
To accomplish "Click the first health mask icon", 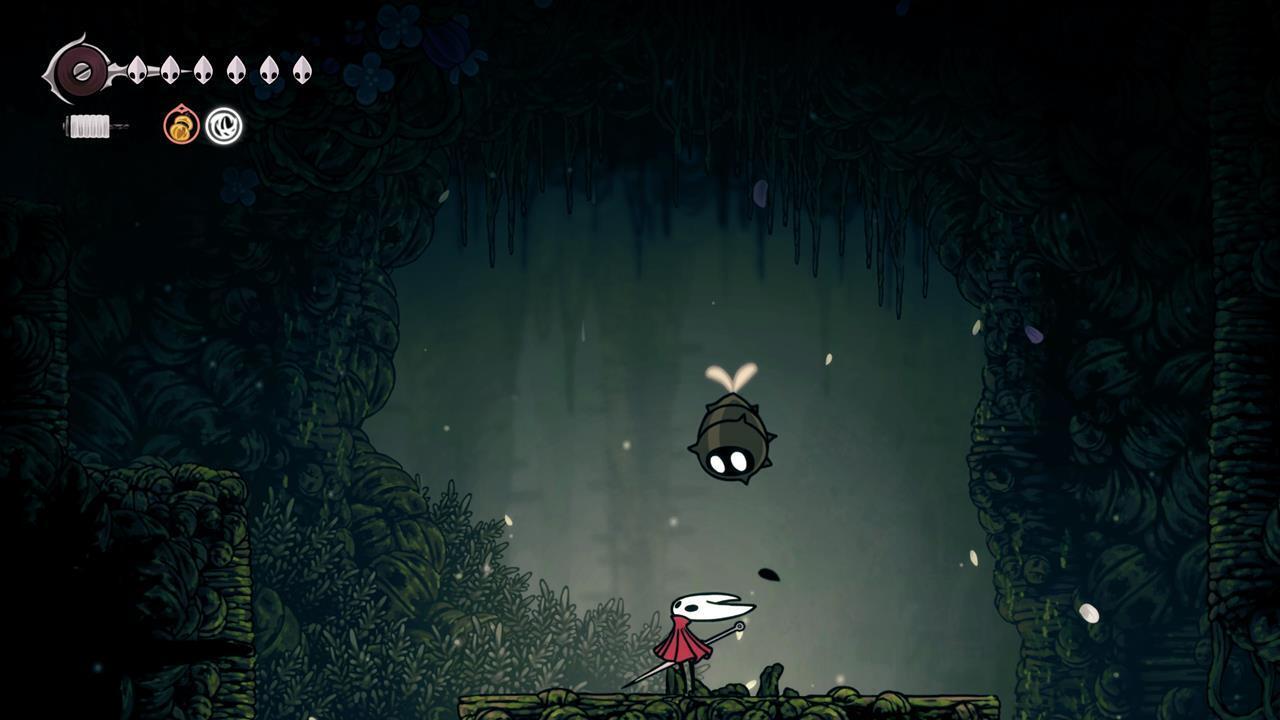I will (x=138, y=70).
